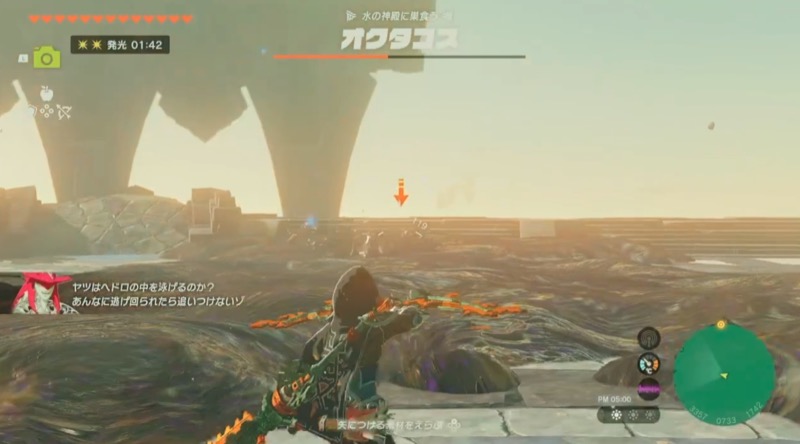Open the green camera icon

[x=47, y=57]
